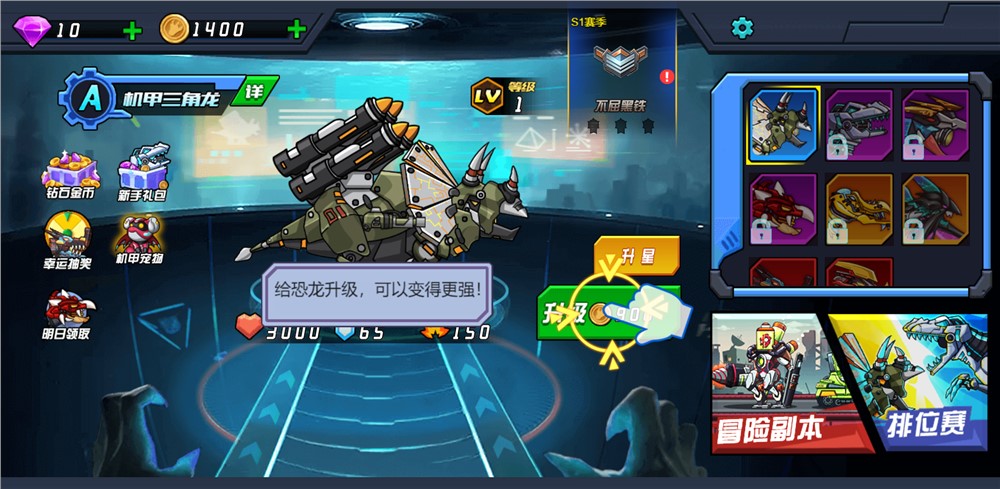Open the 机甲宠物 pet menu
Viewport: 1000px width, 489px height.
point(139,241)
